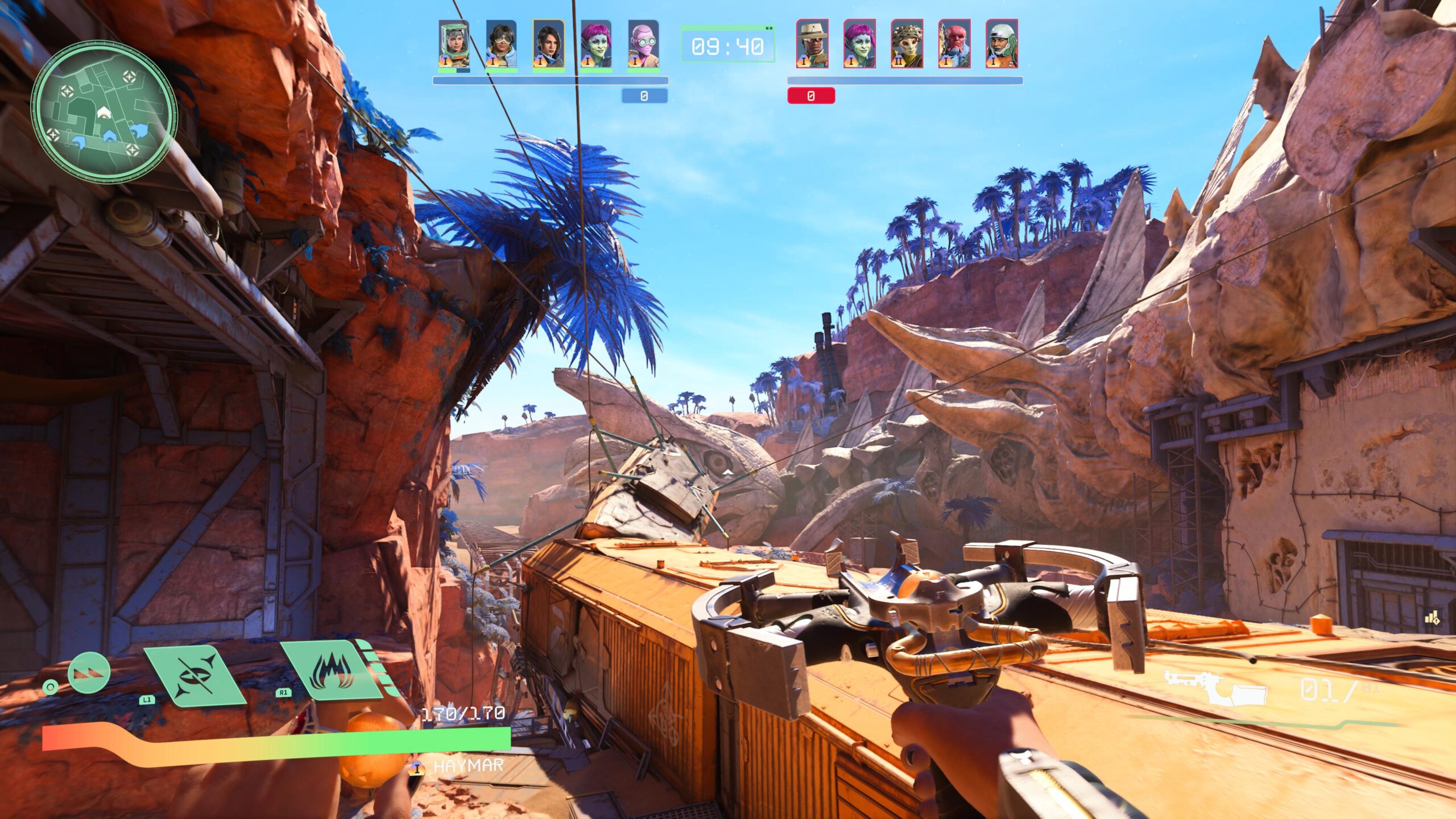Click the circular green minimap
Viewport: 1456px width, 819px height.
(104, 112)
